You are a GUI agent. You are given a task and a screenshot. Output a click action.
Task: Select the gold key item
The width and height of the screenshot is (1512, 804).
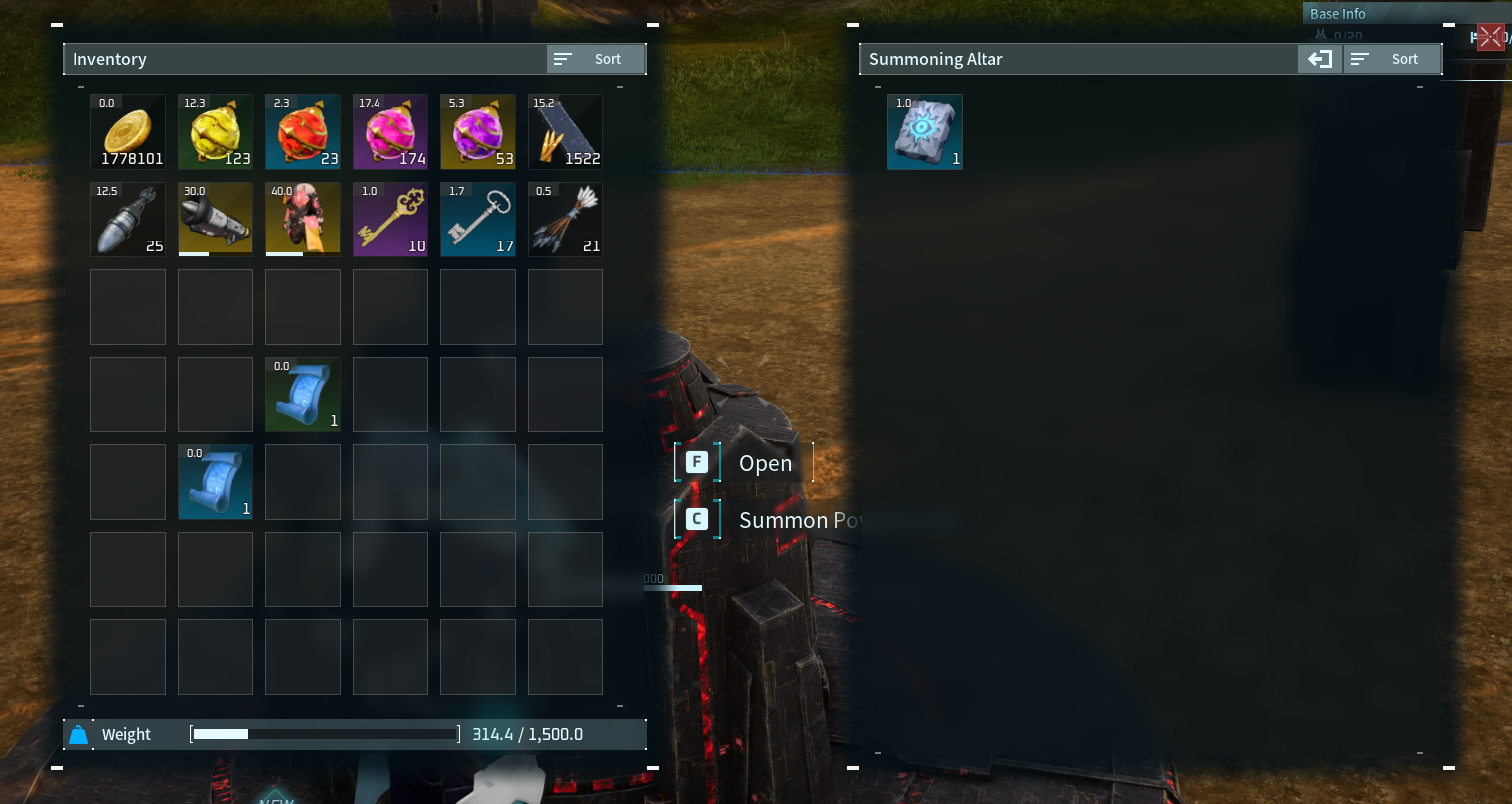(x=389, y=220)
